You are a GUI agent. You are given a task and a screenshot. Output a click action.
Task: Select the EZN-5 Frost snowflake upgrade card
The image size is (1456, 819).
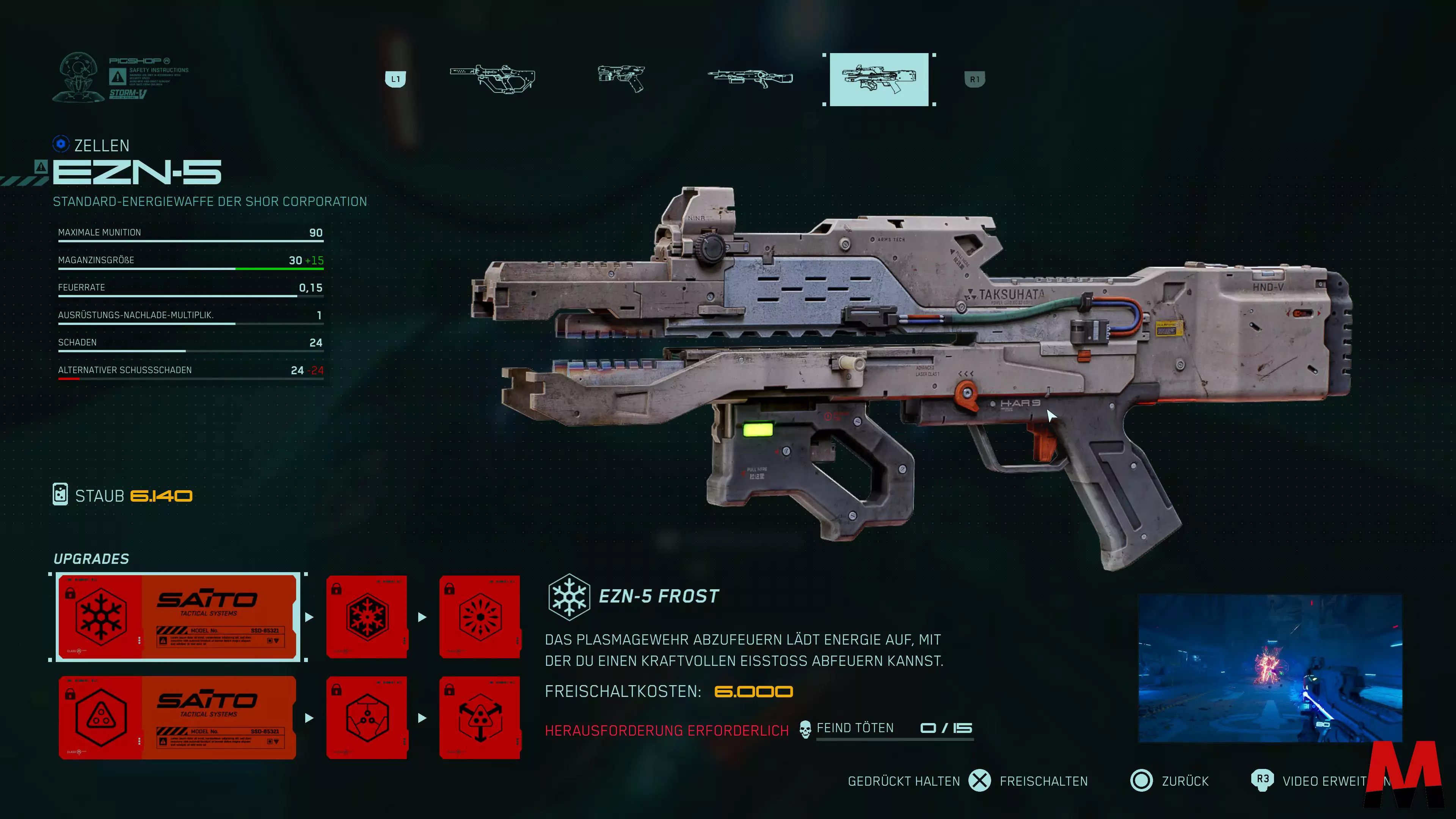(177, 617)
